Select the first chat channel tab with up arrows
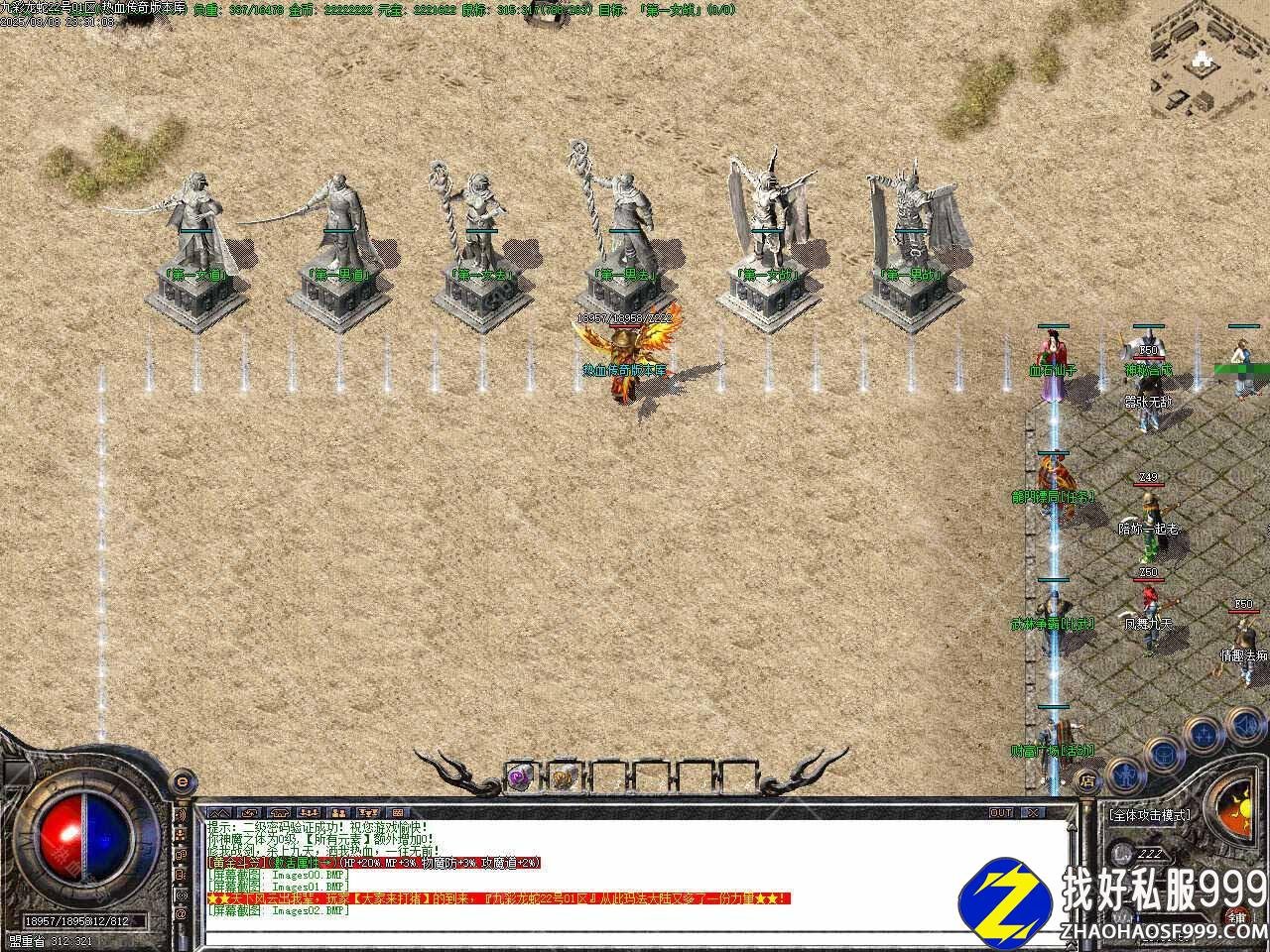This screenshot has height=952, width=1270. point(217,813)
